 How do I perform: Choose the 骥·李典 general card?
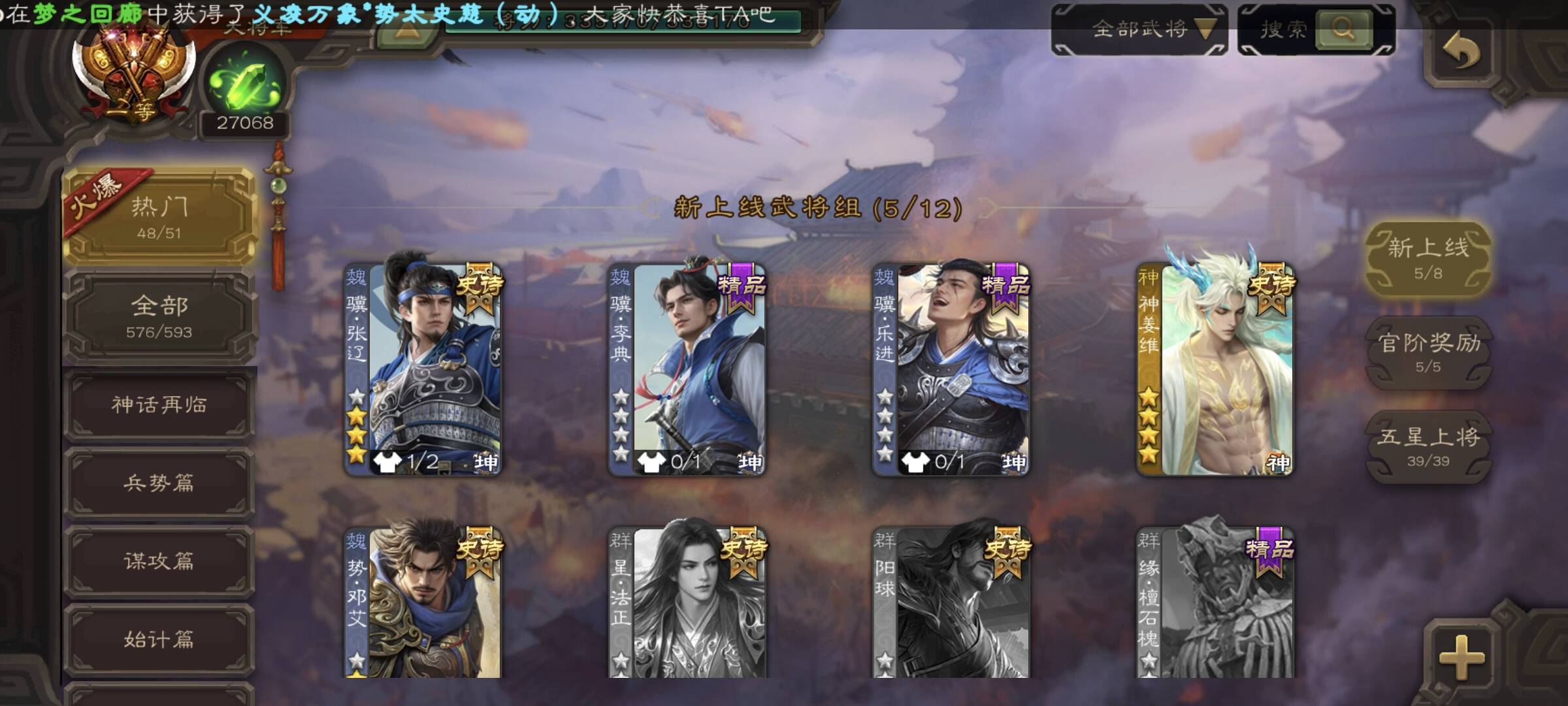[x=687, y=369]
